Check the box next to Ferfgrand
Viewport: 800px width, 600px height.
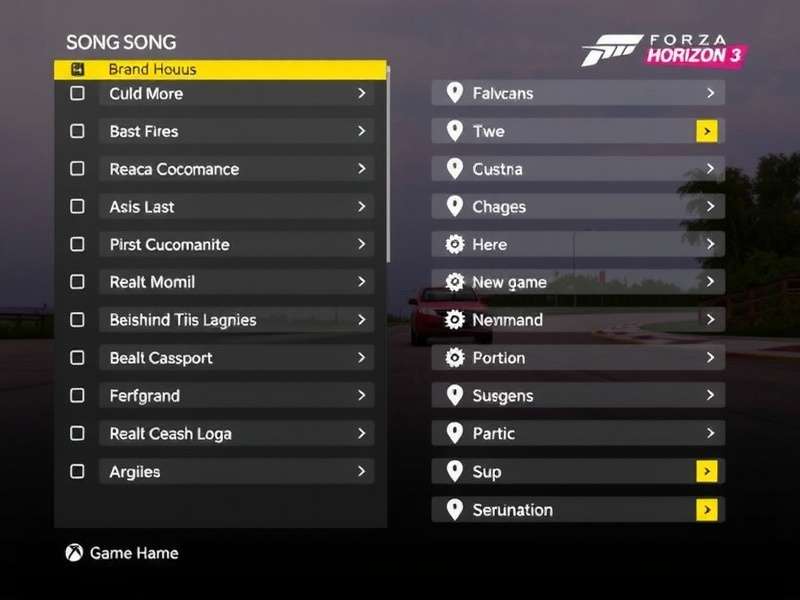[x=77, y=396]
